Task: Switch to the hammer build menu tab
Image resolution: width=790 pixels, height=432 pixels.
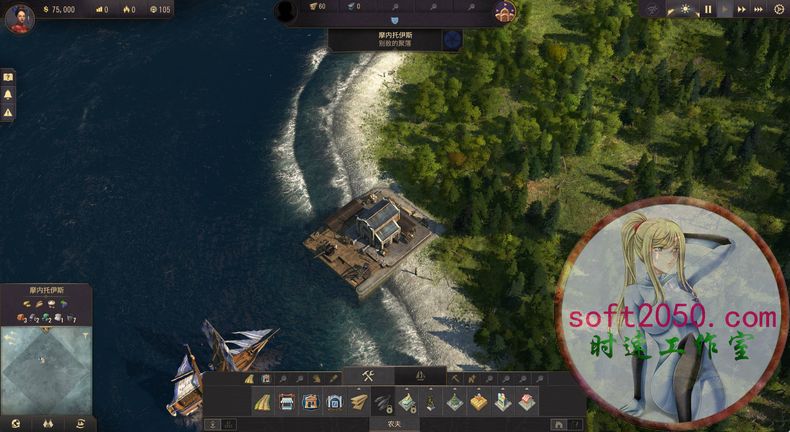Action: [x=367, y=377]
